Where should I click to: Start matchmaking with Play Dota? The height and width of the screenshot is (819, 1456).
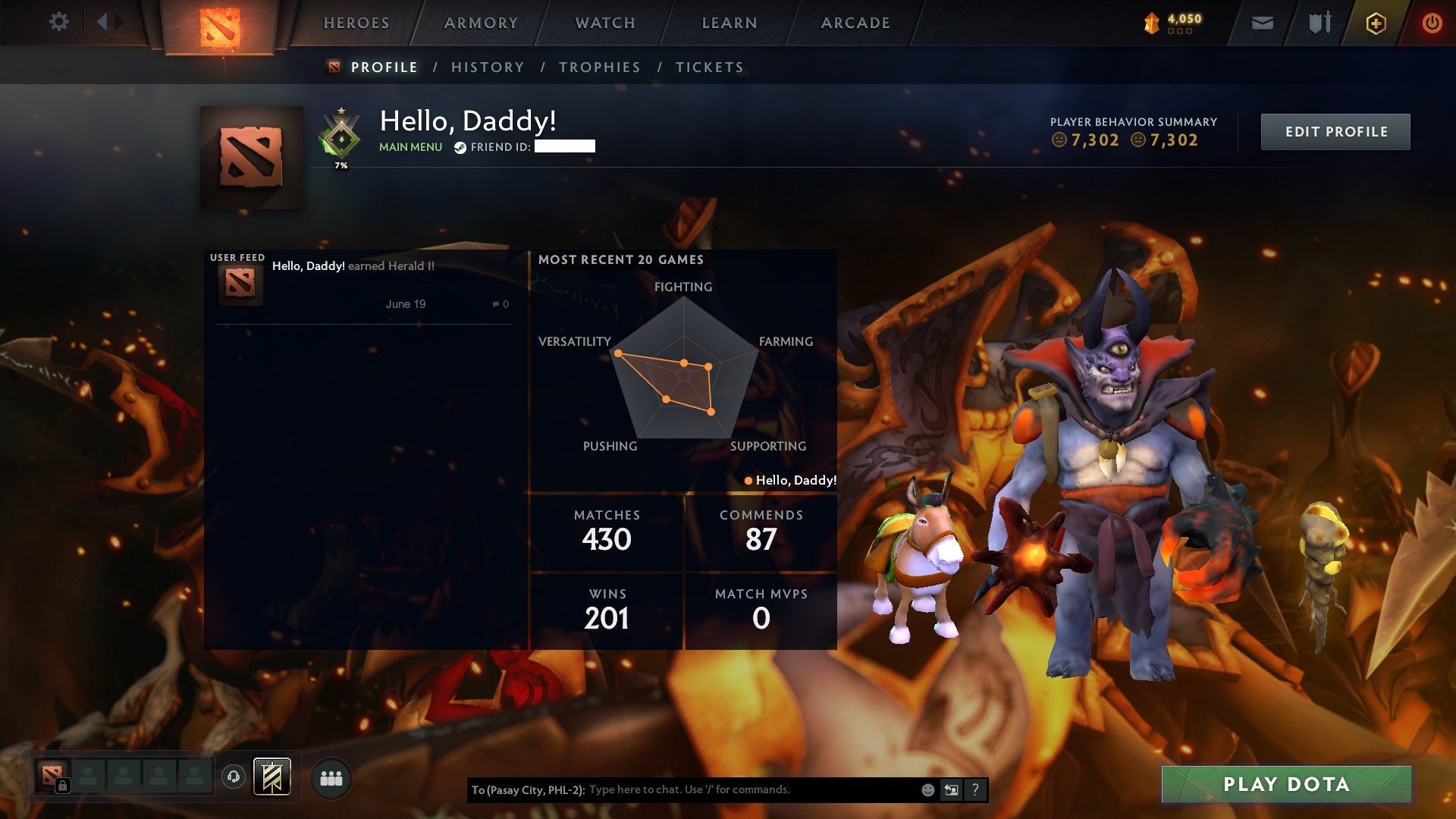coord(1286,784)
